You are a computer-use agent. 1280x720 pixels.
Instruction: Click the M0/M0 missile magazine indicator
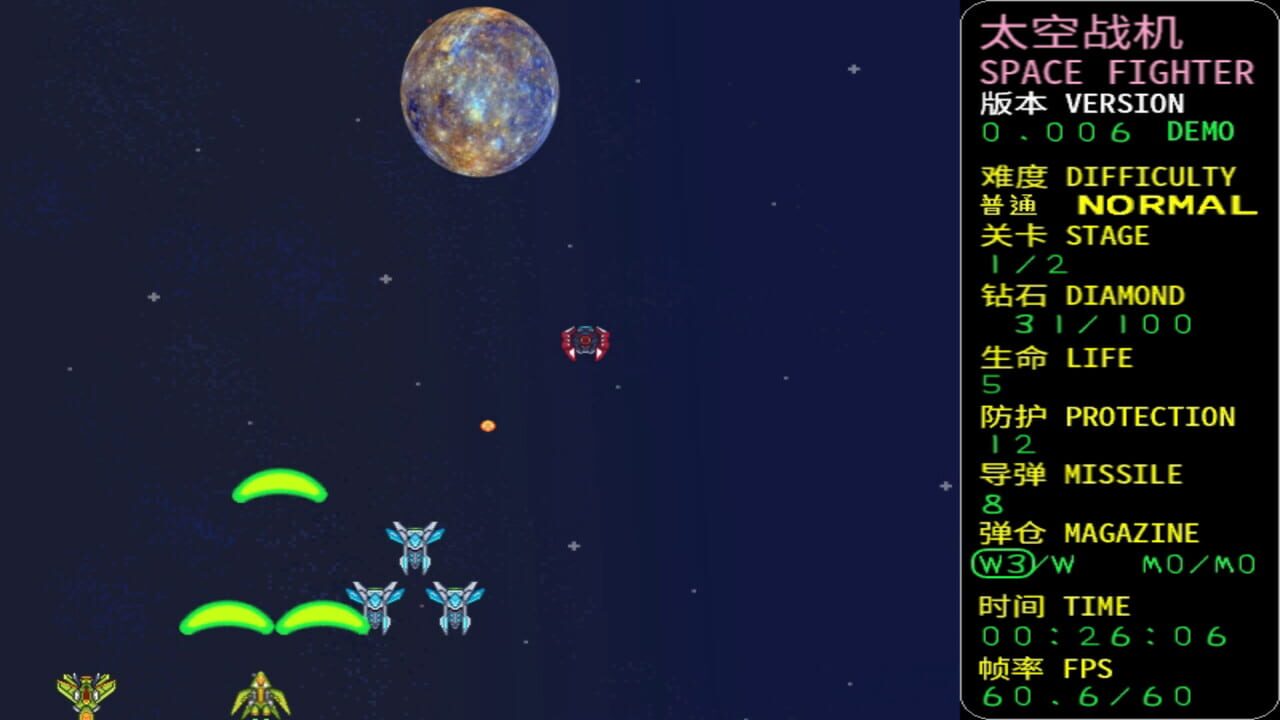(1197, 565)
